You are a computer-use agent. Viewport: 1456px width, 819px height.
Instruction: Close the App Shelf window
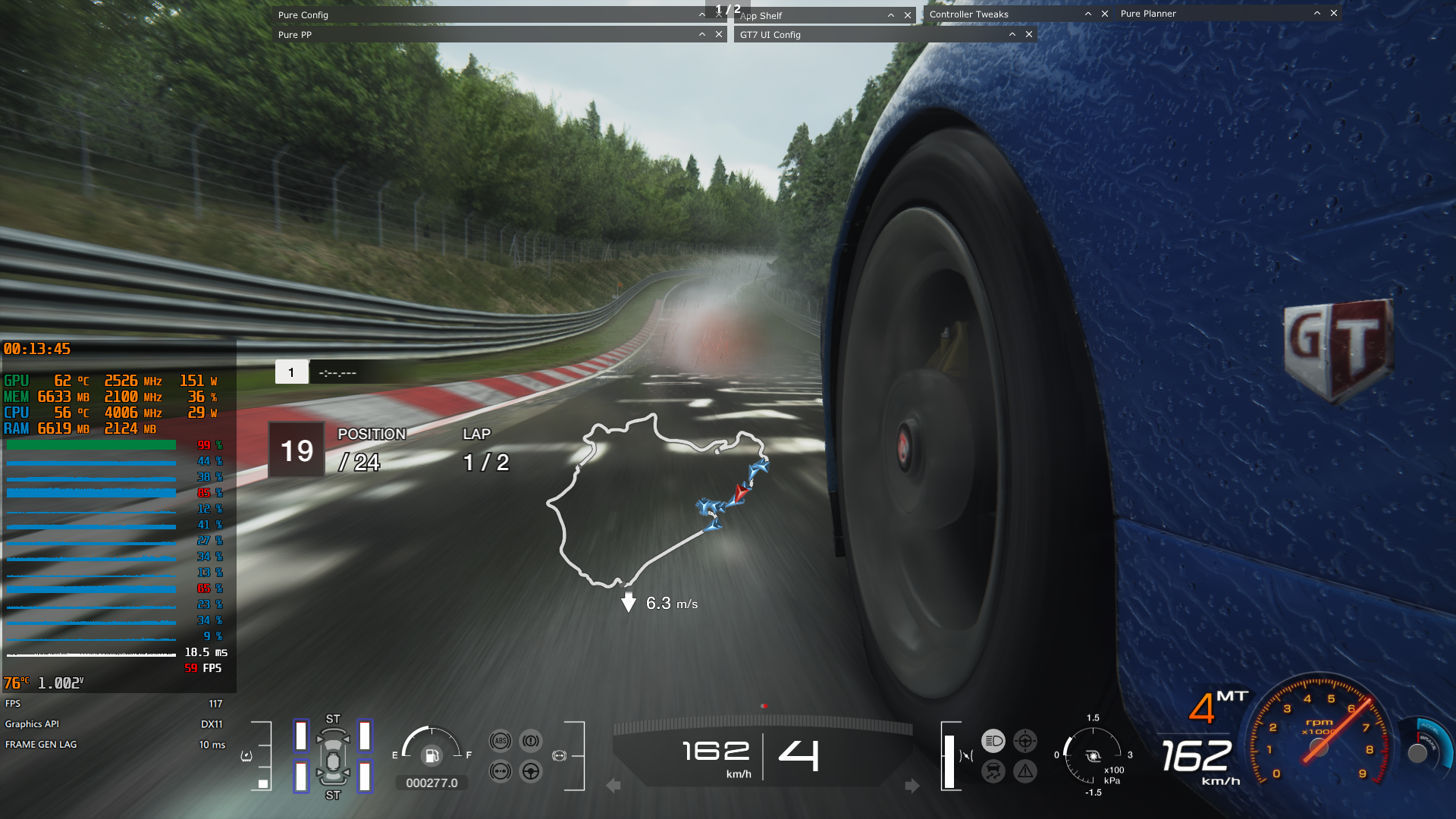pyautogui.click(x=908, y=15)
